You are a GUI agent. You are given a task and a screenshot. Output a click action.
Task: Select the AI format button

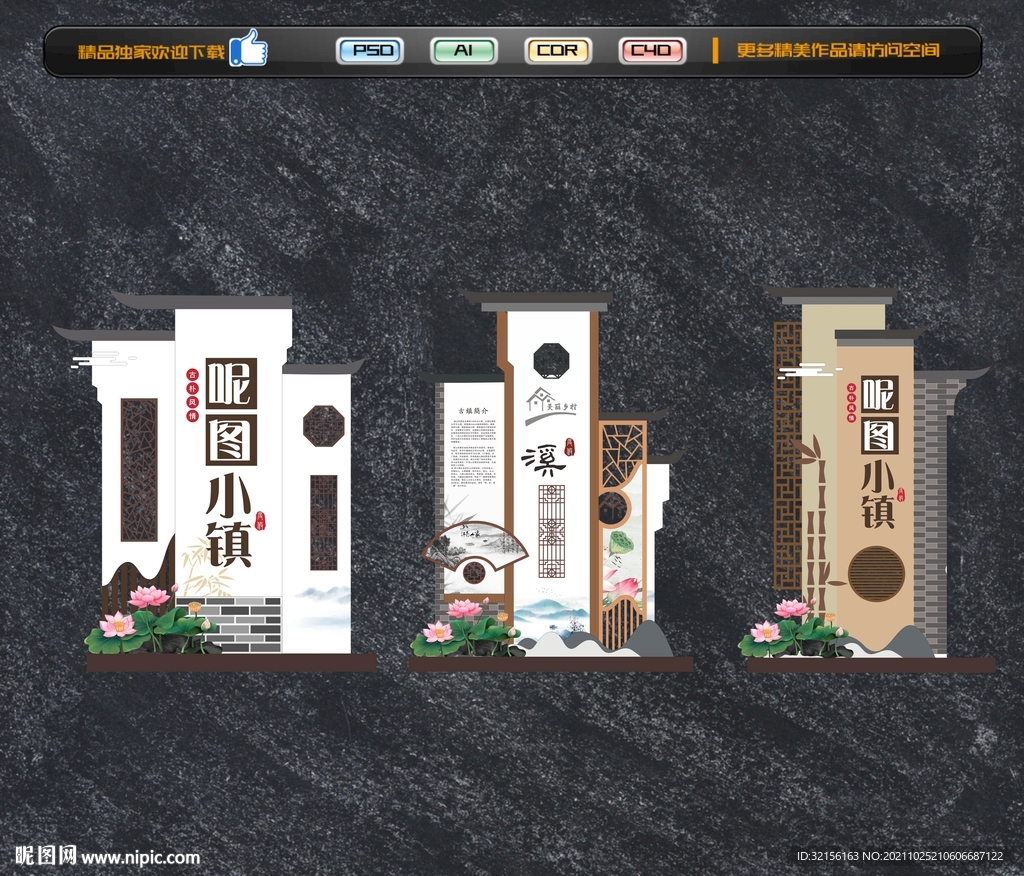point(463,51)
